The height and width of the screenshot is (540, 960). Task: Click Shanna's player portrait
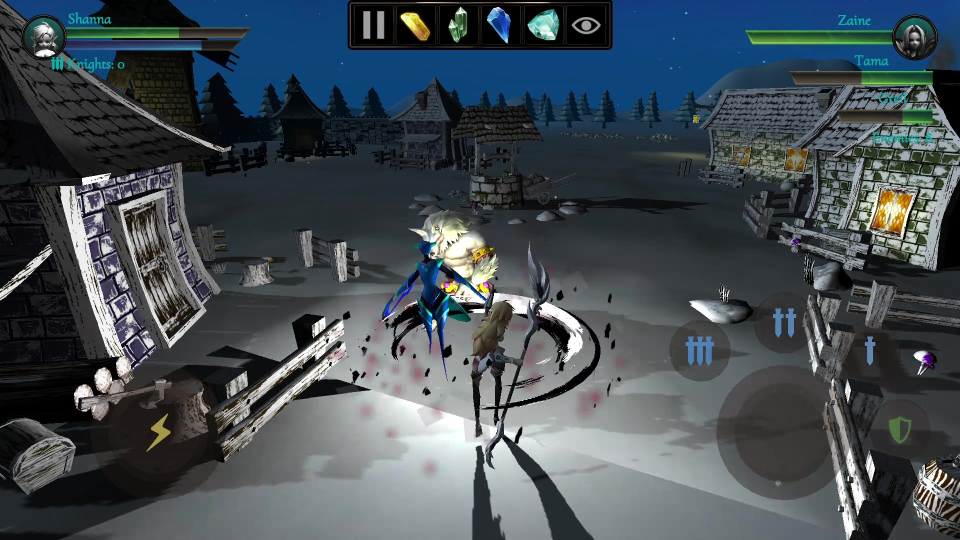[x=43, y=37]
